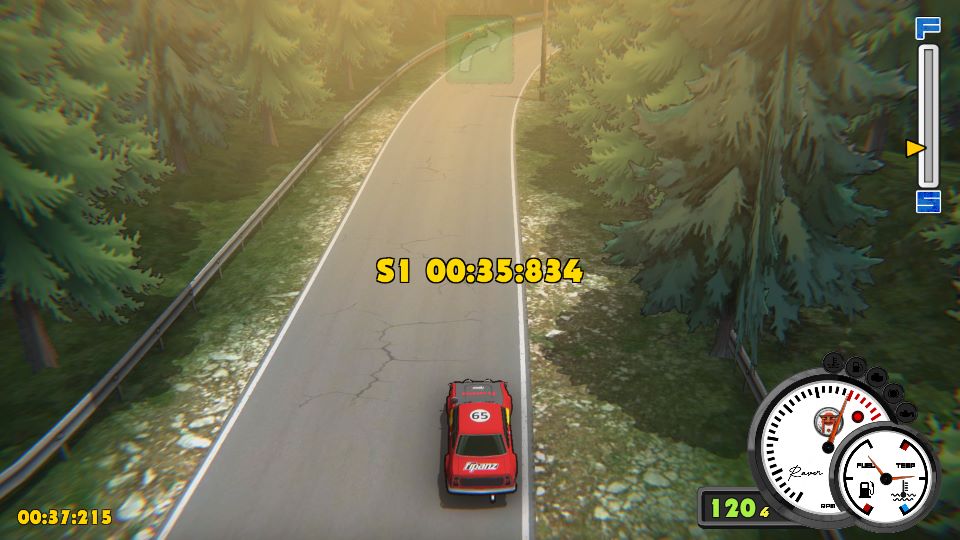Click the coolant temperature warning light
The image size is (960, 540).
pos(832,361)
